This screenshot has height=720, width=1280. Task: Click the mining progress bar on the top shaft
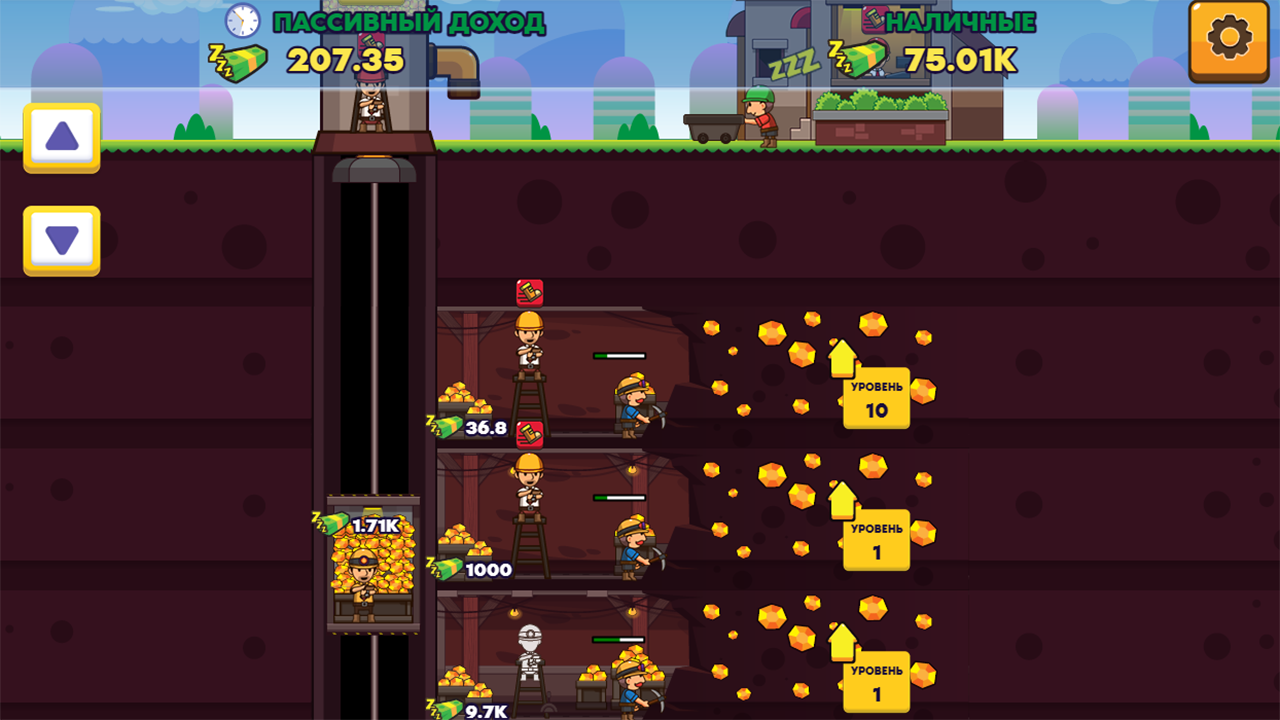point(621,354)
